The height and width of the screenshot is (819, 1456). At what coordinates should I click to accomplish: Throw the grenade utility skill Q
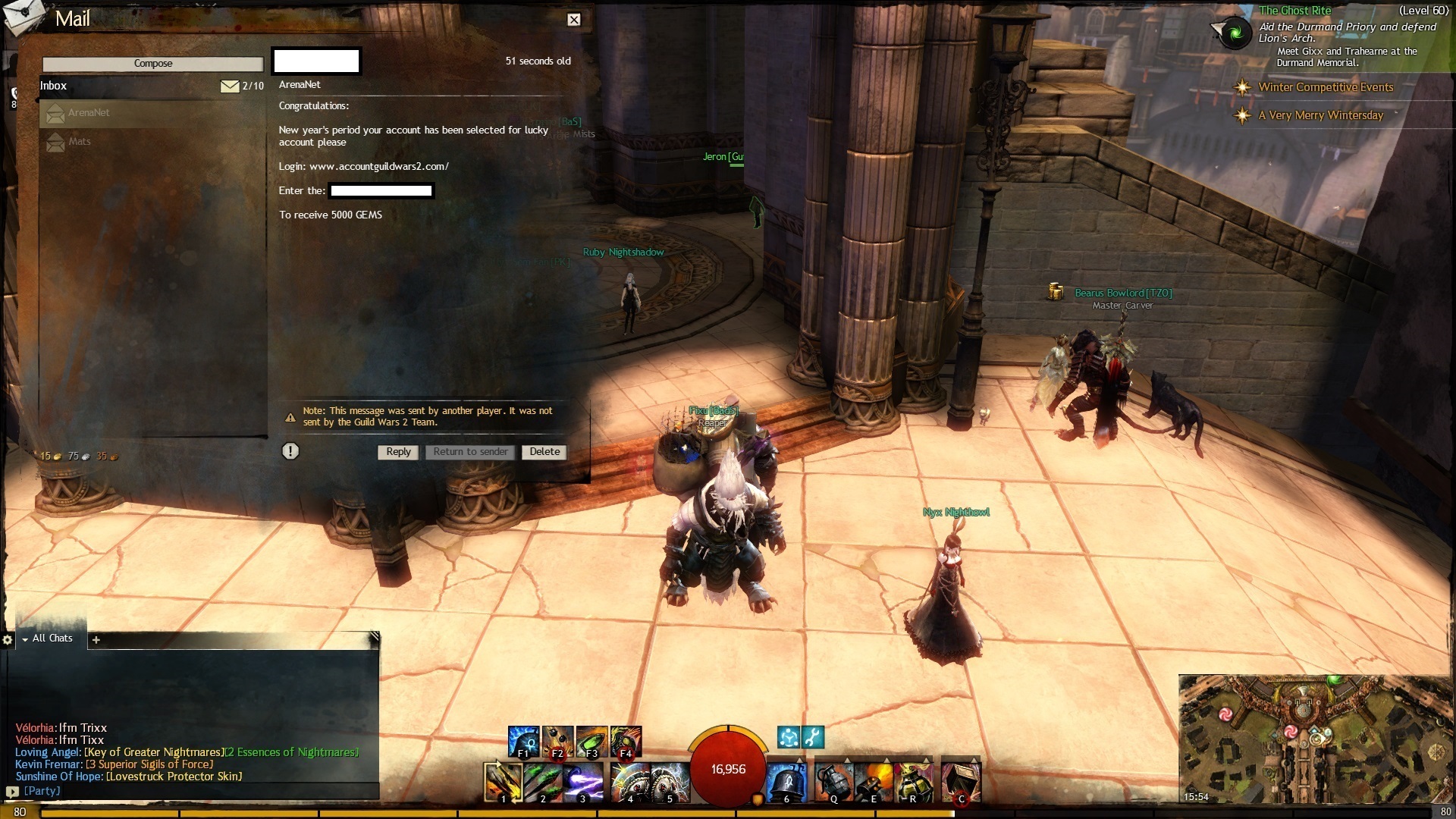tap(833, 783)
